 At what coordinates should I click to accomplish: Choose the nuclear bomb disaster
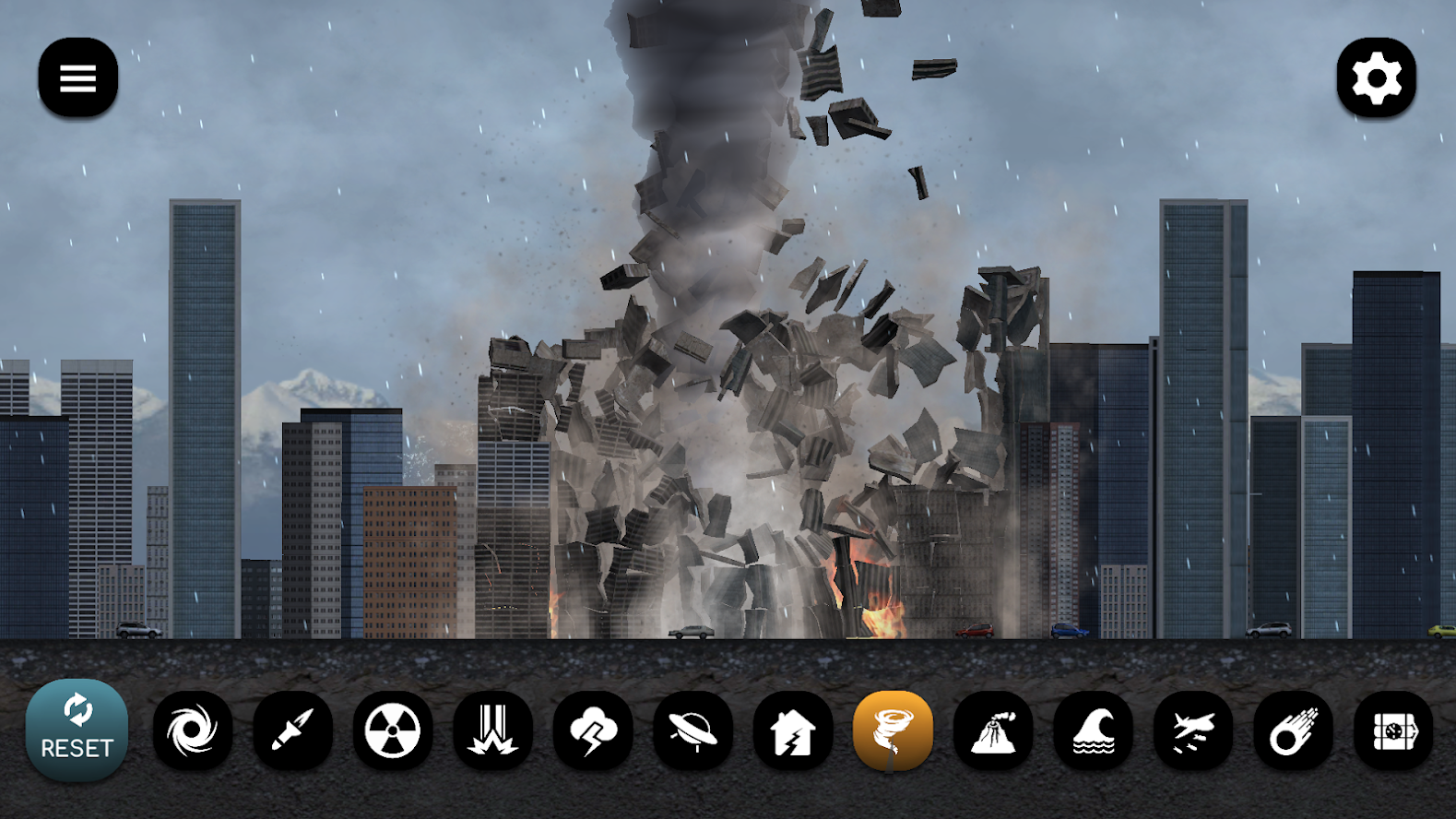coord(391,729)
